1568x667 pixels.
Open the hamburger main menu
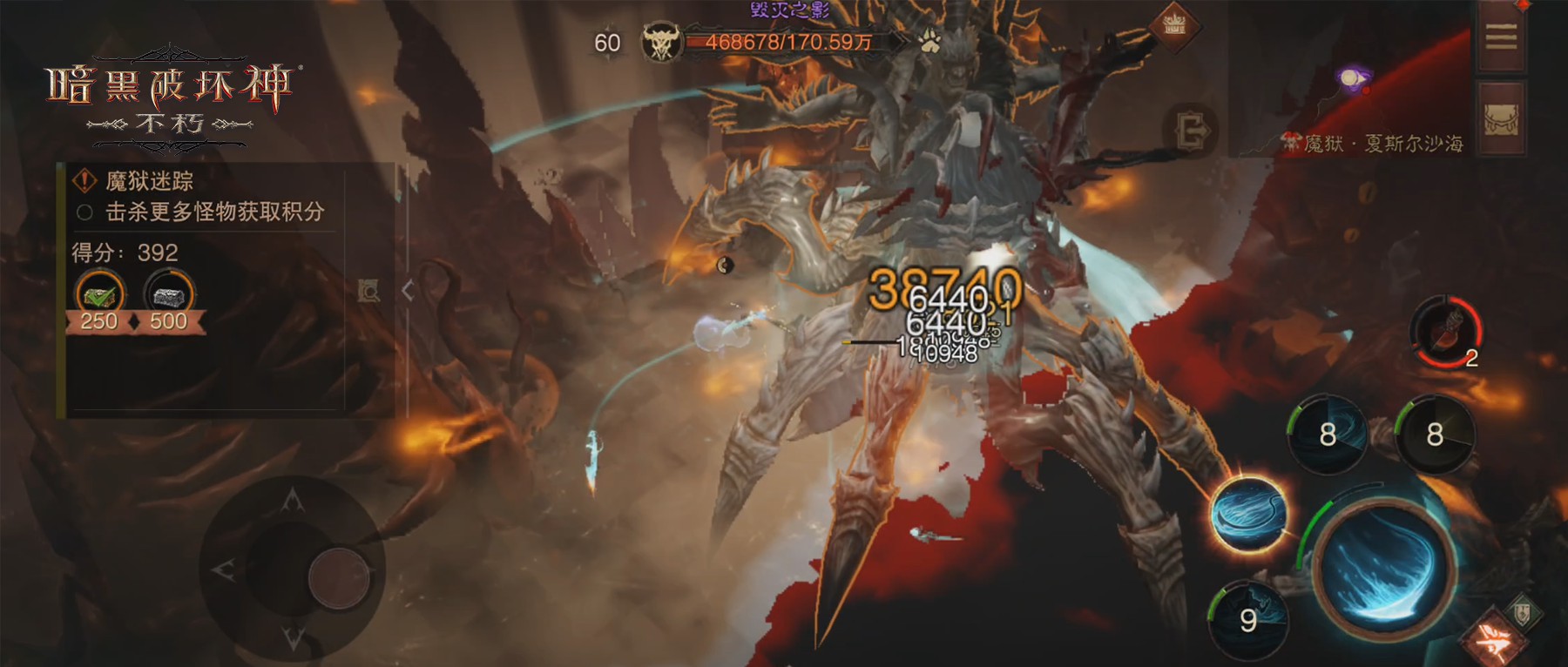click(x=1500, y=37)
